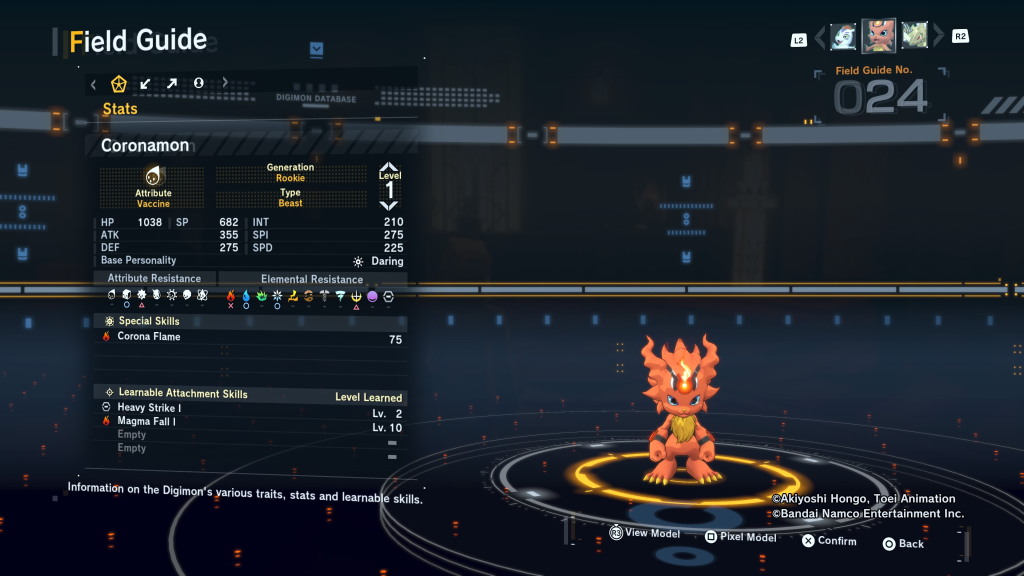Select the next Digimon portrait thumbnail
Viewport: 1024px width, 576px height.
pos(914,37)
